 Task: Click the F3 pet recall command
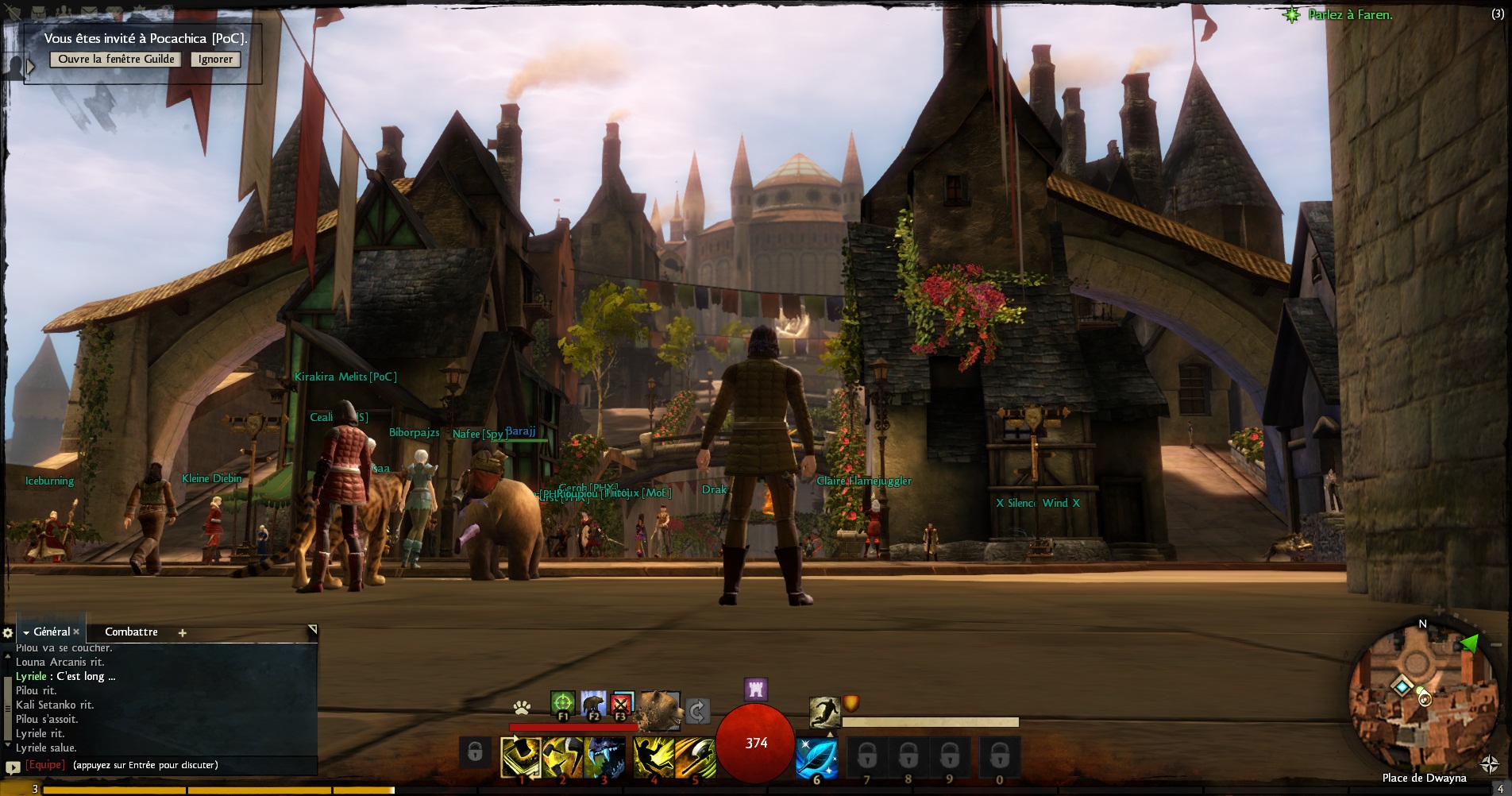pos(623,703)
